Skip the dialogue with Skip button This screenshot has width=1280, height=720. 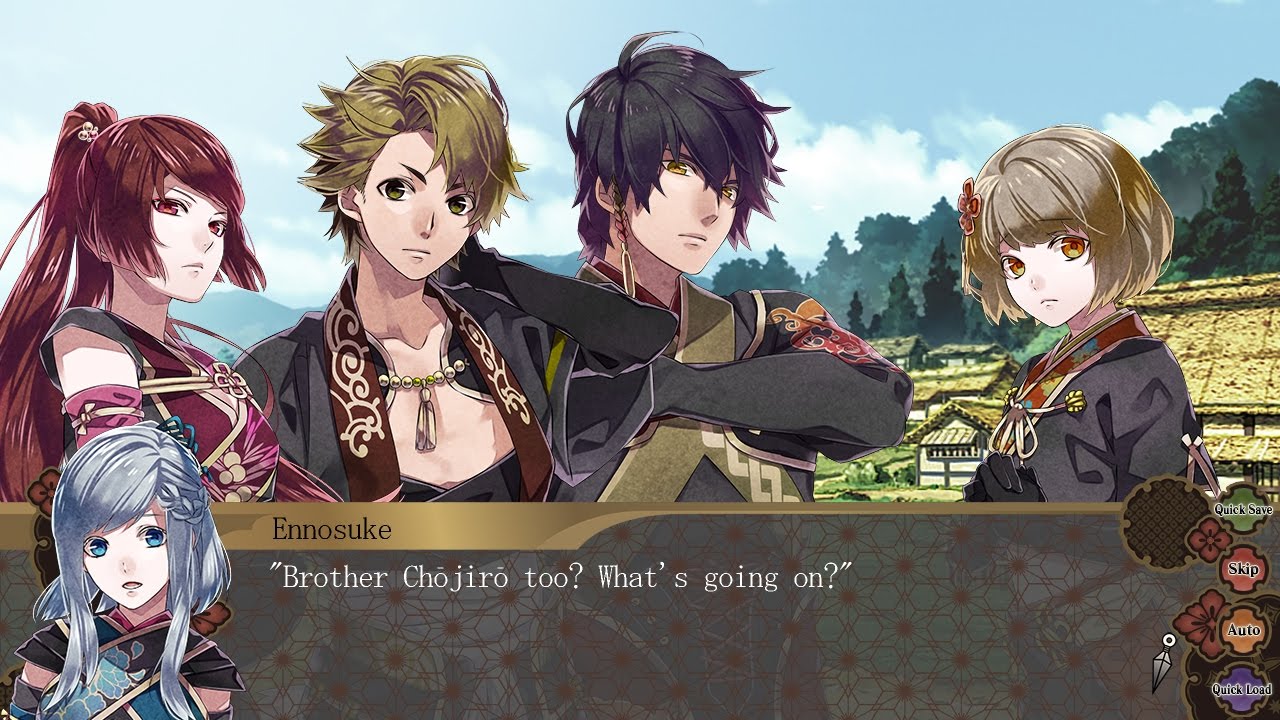(x=1243, y=569)
